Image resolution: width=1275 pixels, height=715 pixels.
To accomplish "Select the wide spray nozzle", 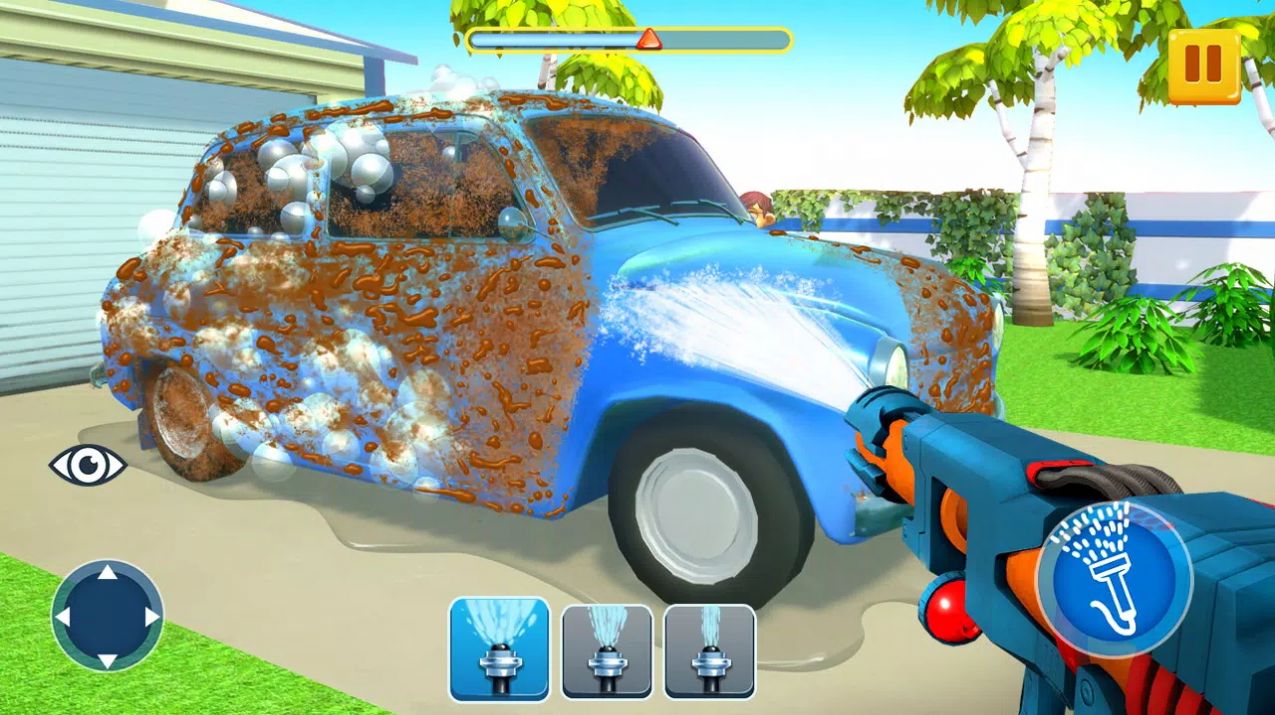I will 498,650.
